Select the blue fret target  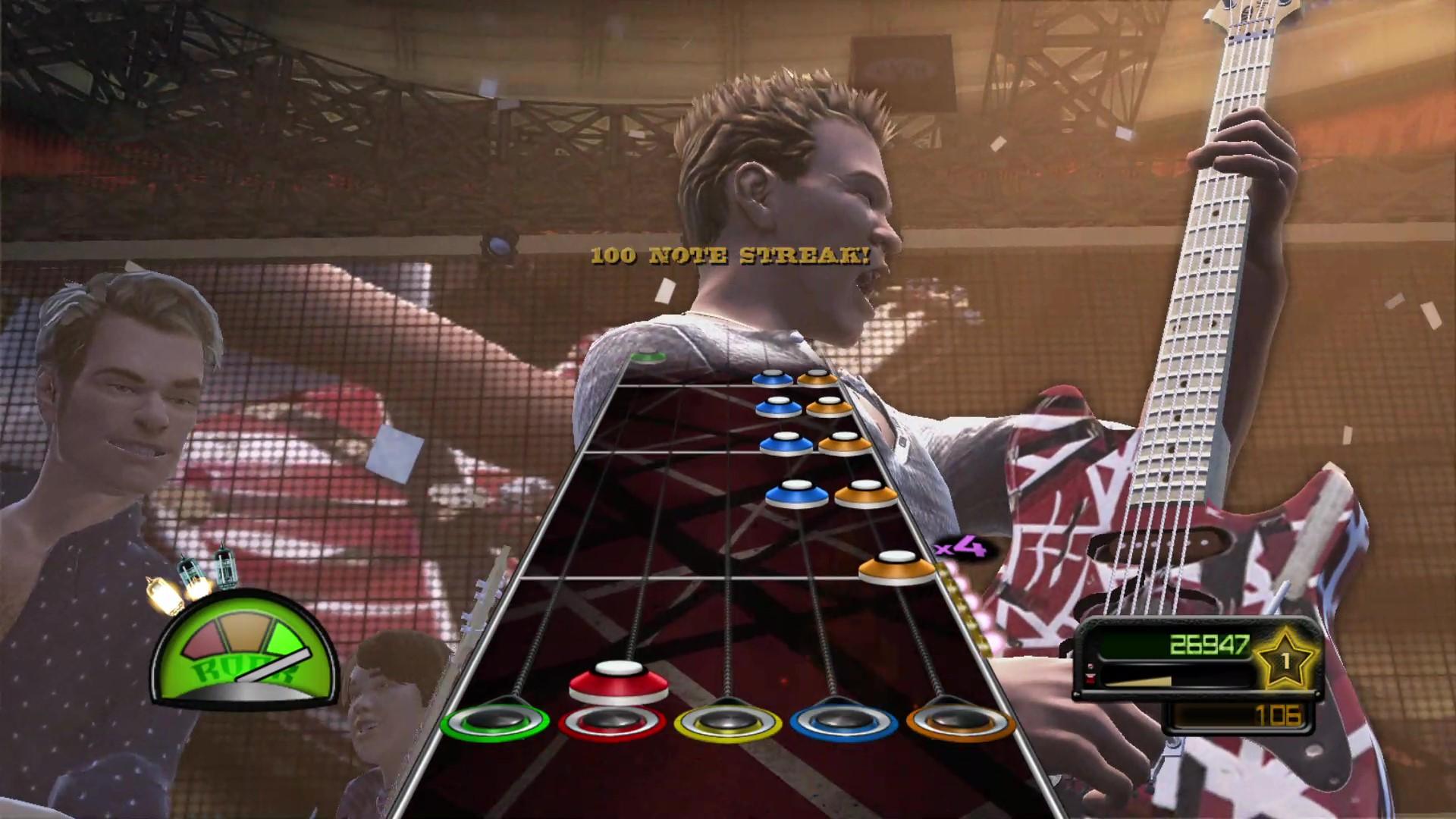(x=843, y=720)
